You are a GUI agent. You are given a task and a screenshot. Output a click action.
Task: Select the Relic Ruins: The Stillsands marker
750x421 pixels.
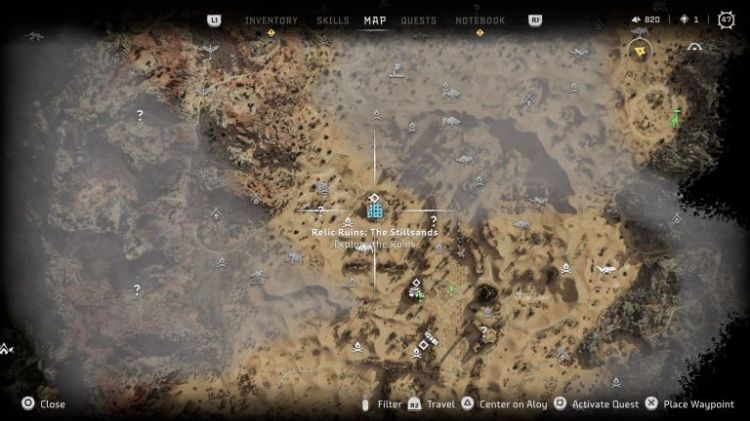tap(374, 209)
